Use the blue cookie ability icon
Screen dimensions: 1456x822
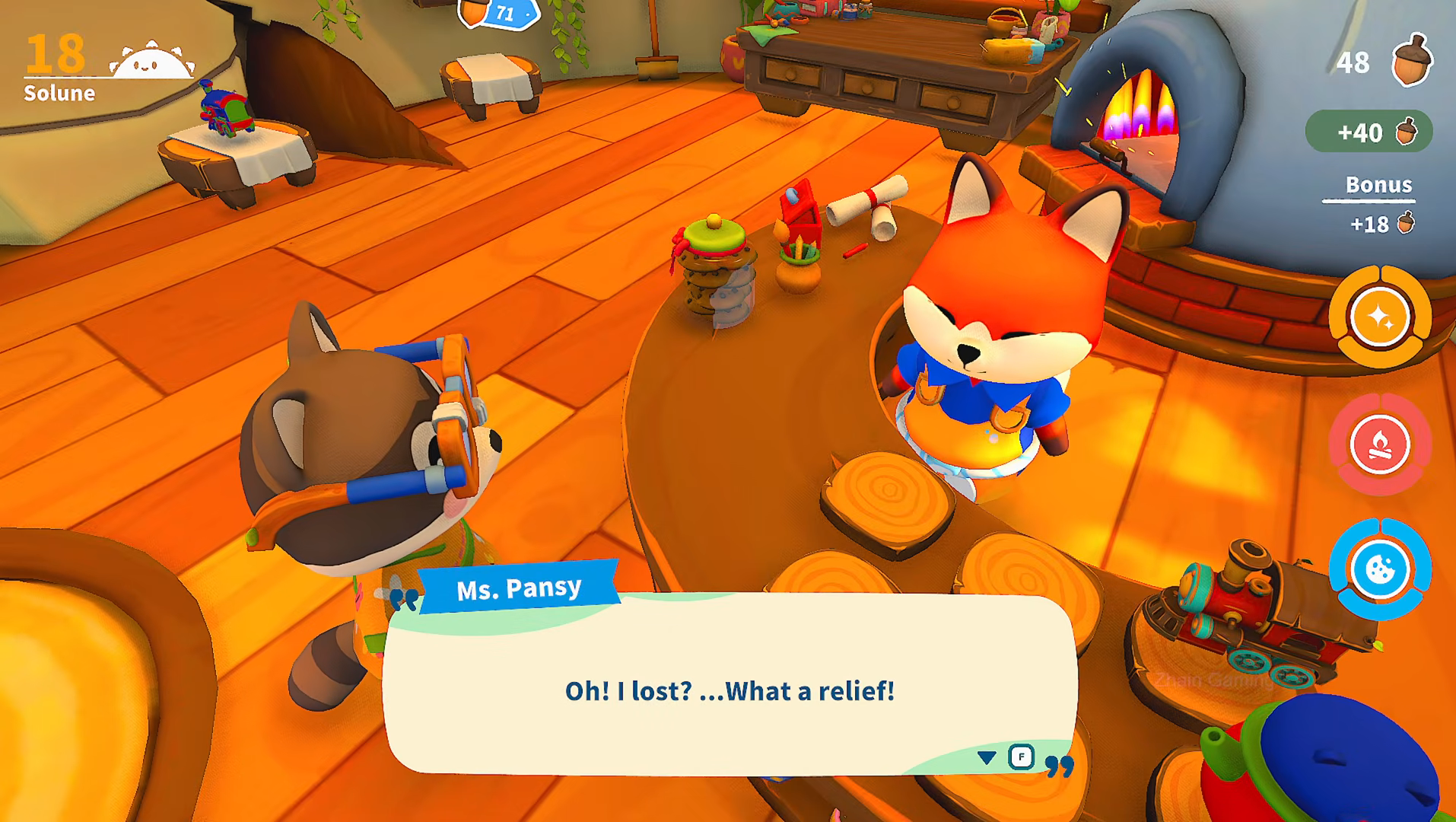pos(1379,569)
